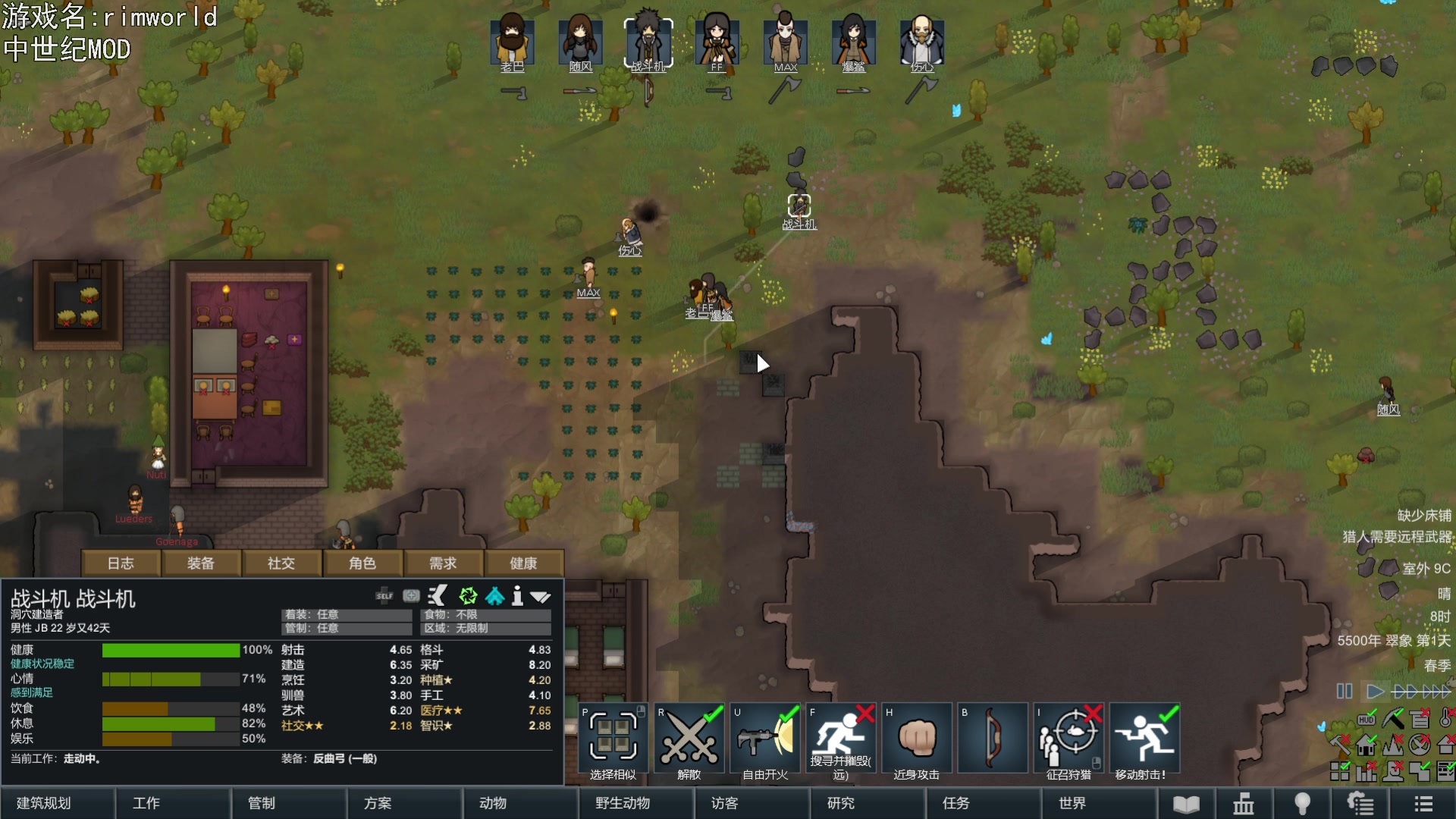Switch to the 装备 gear tab
The height and width of the screenshot is (819, 1456).
click(x=201, y=563)
